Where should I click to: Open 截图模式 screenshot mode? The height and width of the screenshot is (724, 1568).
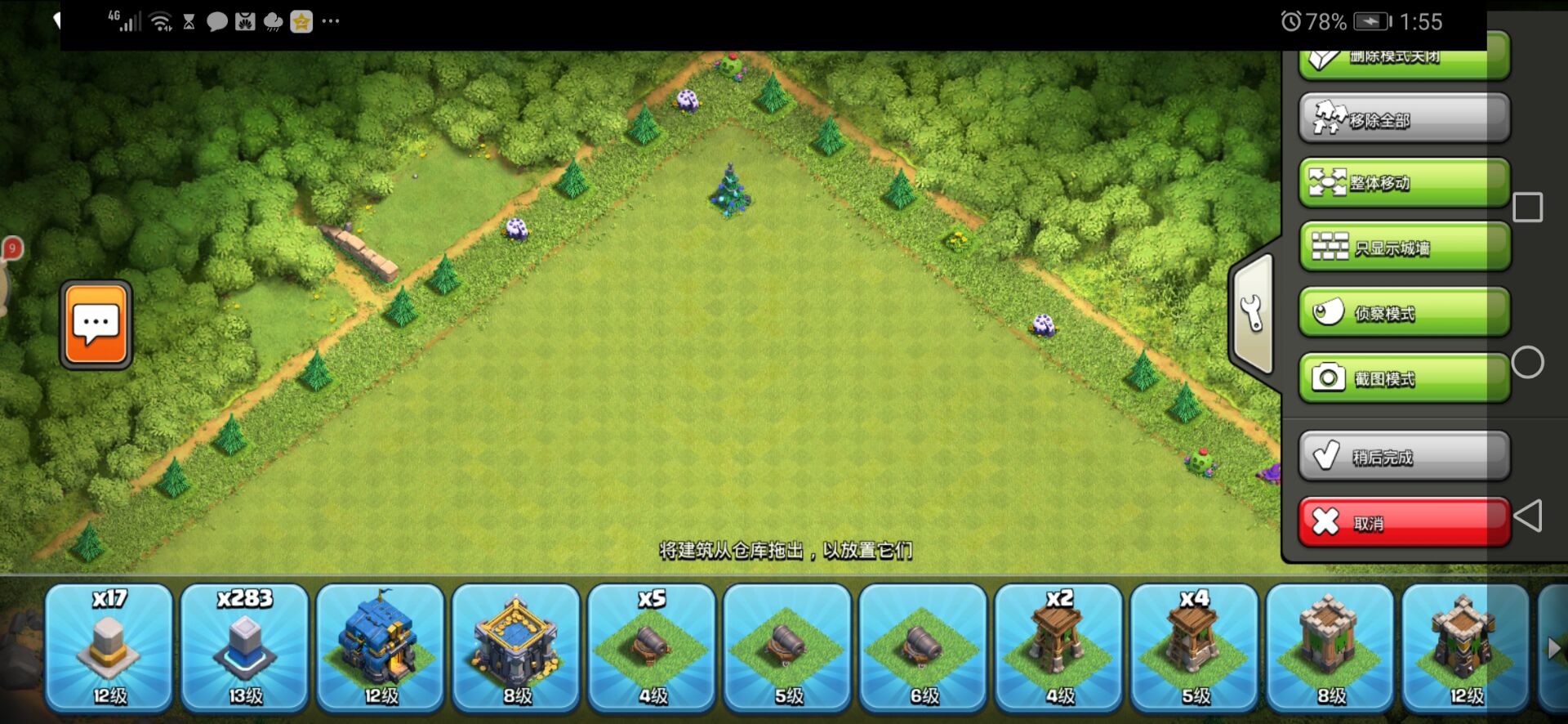click(x=1403, y=378)
